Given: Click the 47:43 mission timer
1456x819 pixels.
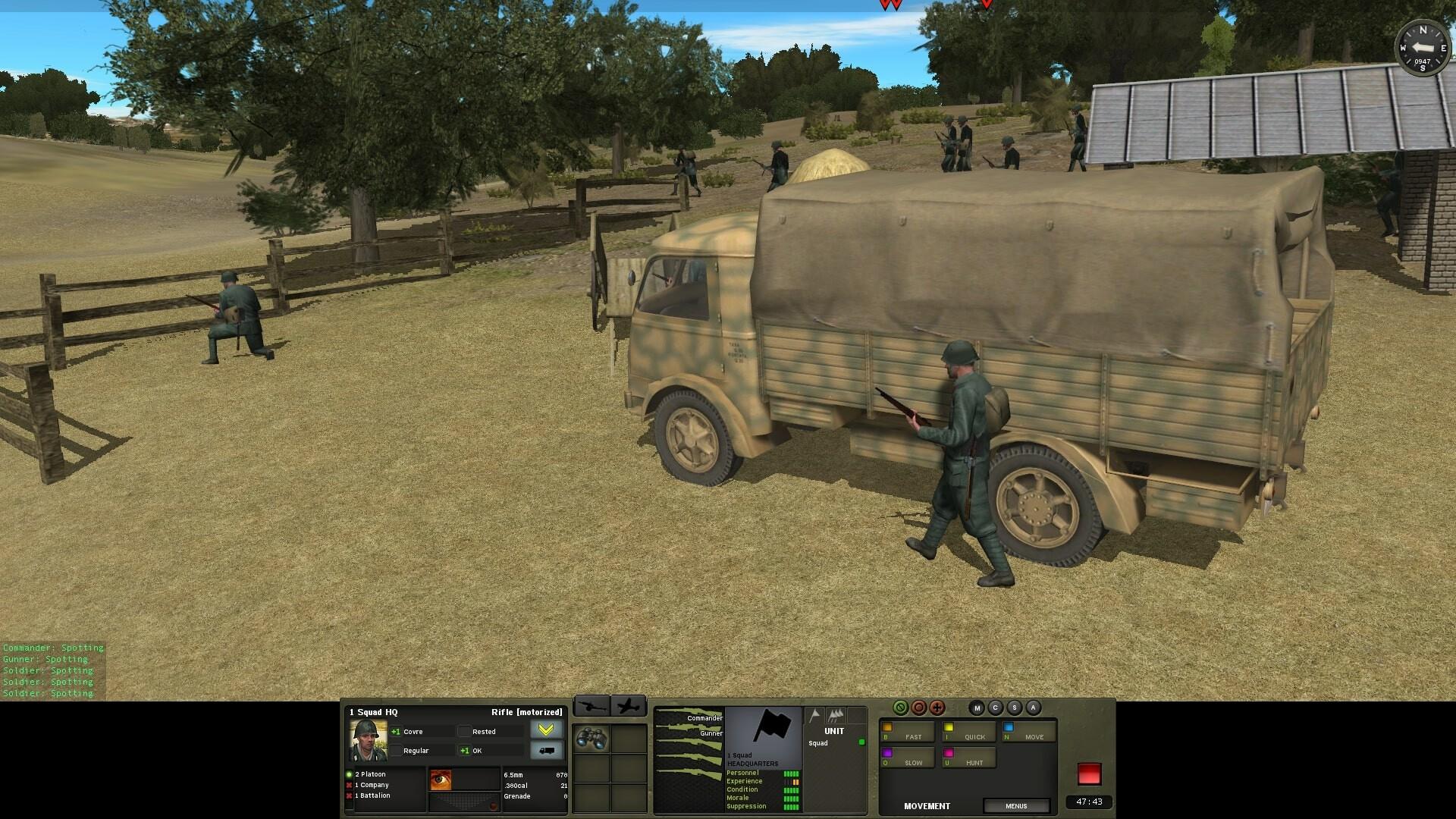Looking at the screenshot, I should coord(1089,802).
